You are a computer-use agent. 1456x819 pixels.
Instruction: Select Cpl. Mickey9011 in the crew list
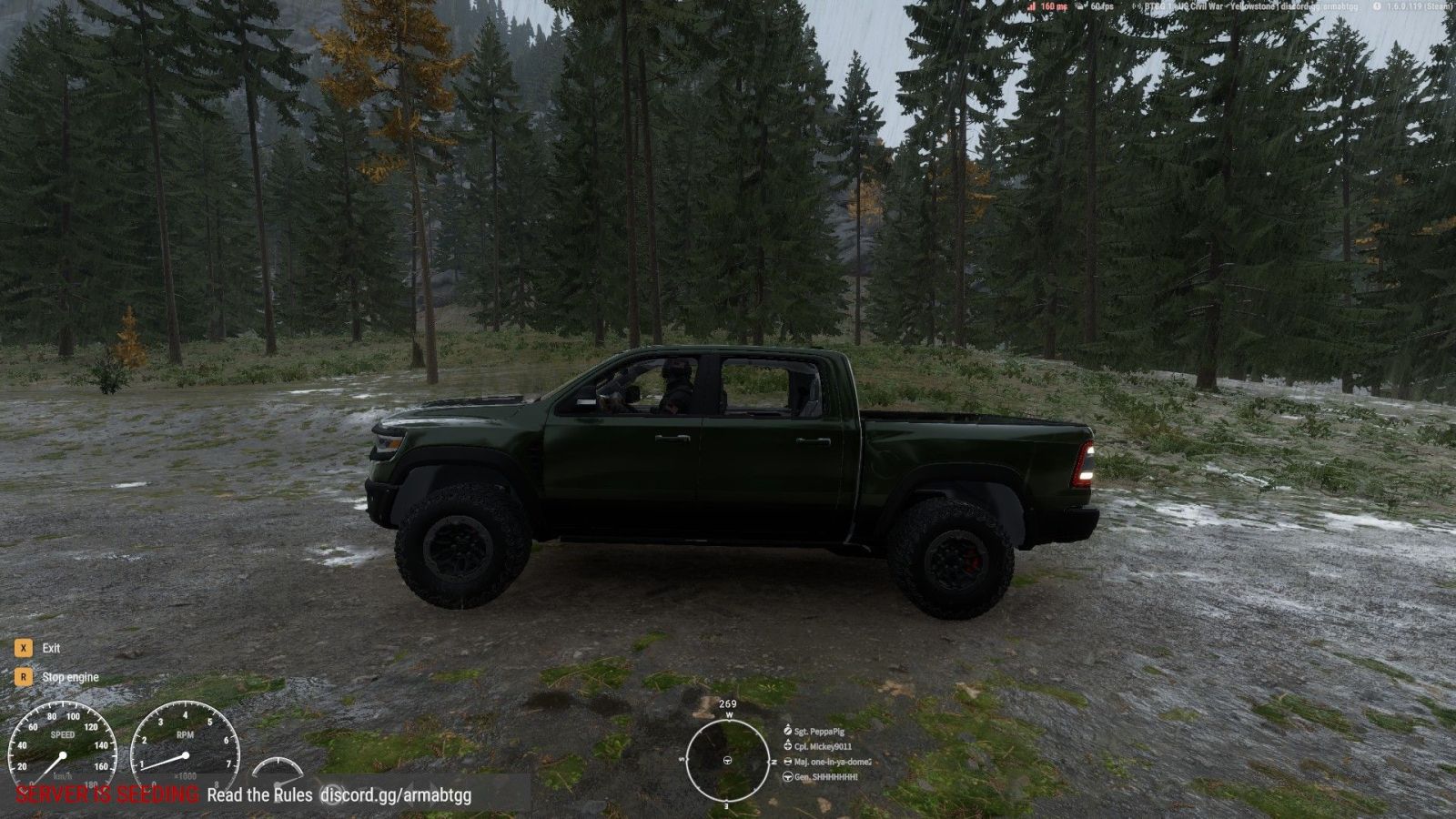tap(822, 747)
